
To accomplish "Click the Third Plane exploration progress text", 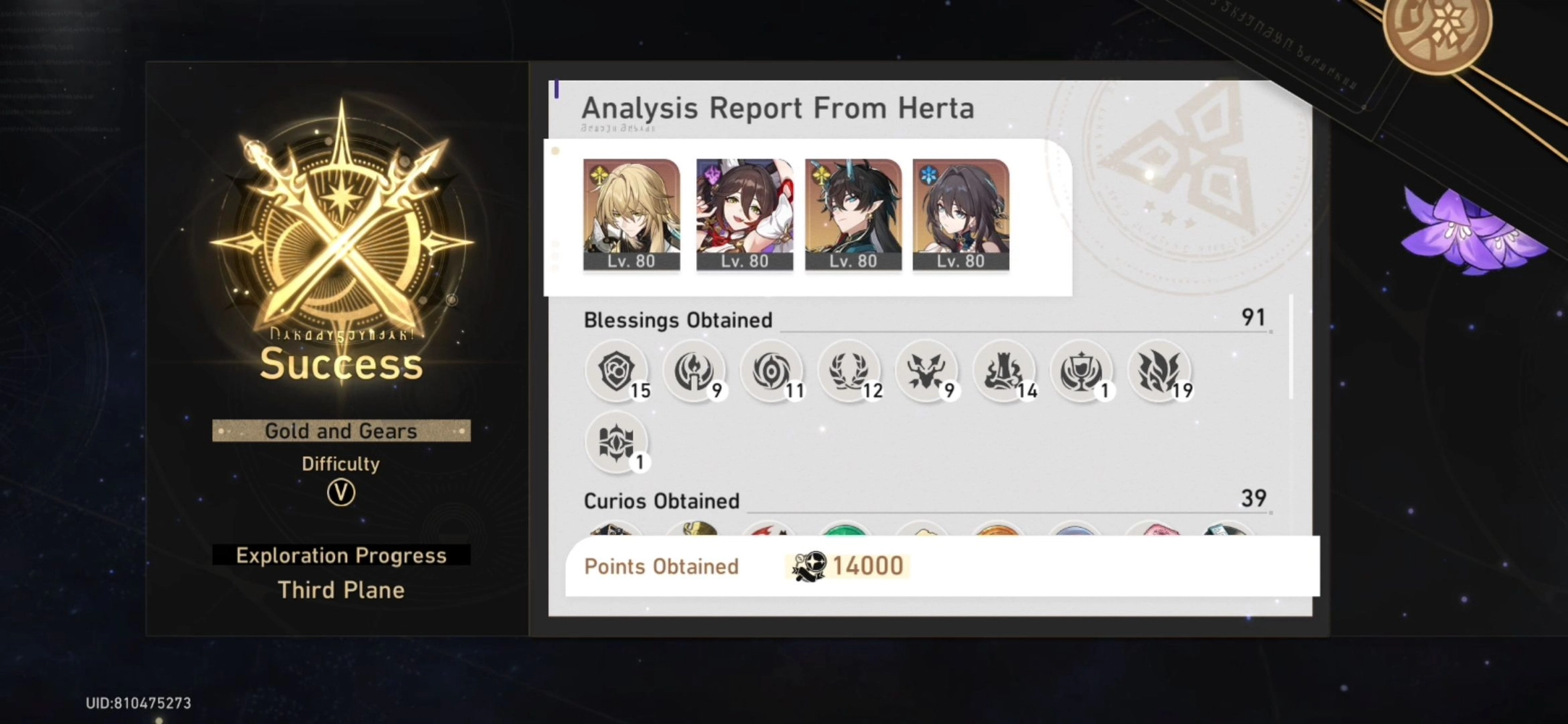I will pyautogui.click(x=340, y=589).
